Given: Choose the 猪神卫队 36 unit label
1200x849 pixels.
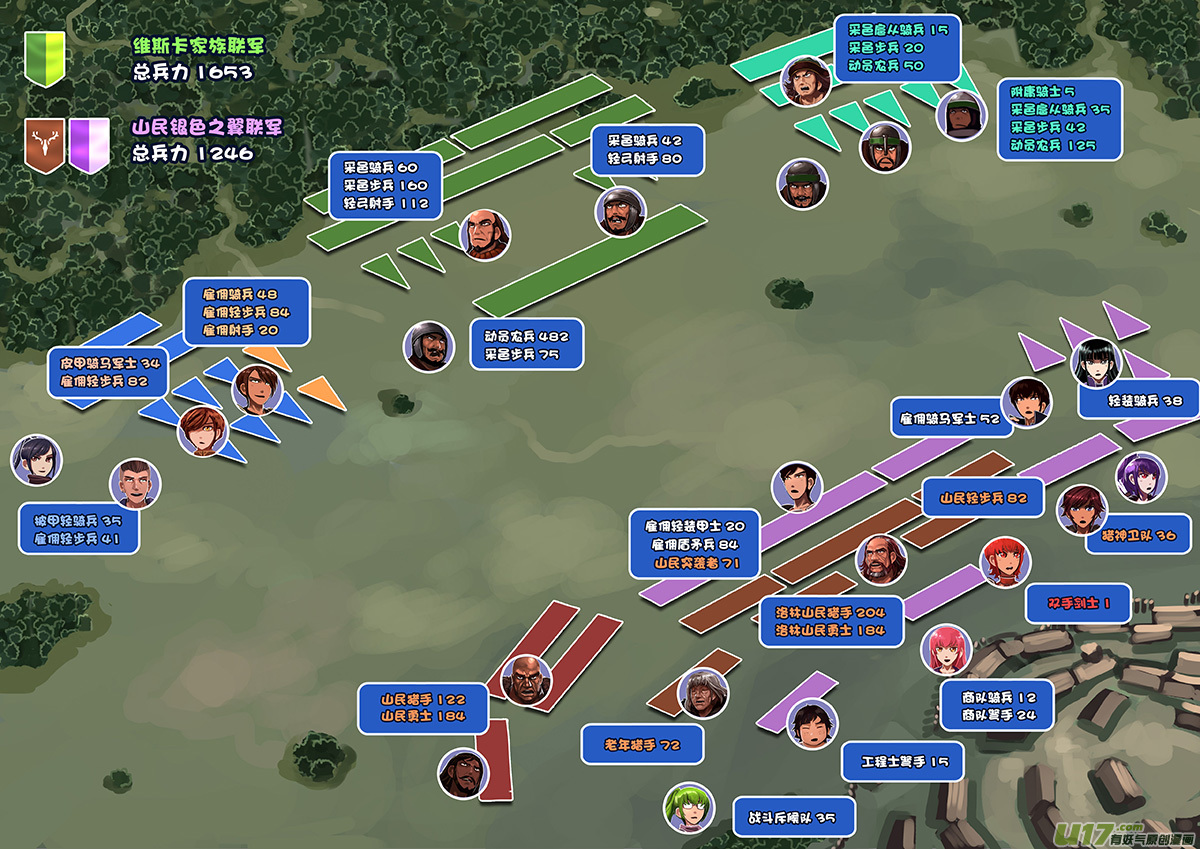Looking at the screenshot, I should pyautogui.click(x=1138, y=535).
